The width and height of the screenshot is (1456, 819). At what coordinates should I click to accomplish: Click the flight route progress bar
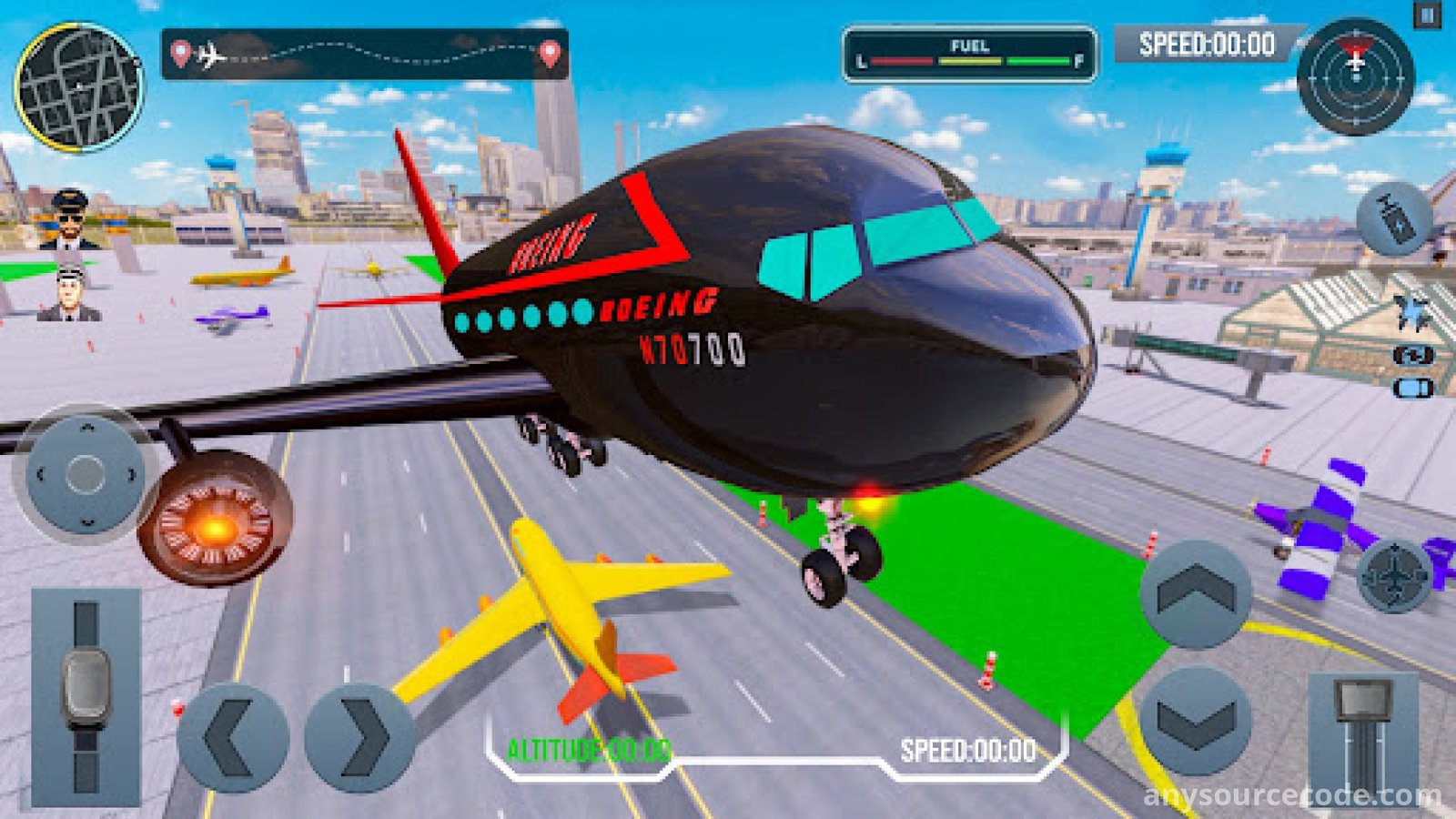point(365,55)
